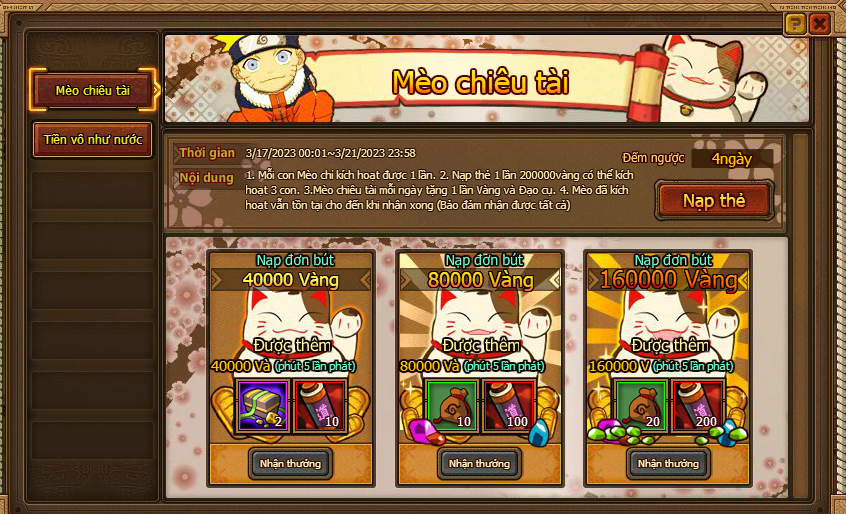Screen dimensions: 846x514
Task: Select the purple treasure chest reward icon
Action: [x=263, y=405]
